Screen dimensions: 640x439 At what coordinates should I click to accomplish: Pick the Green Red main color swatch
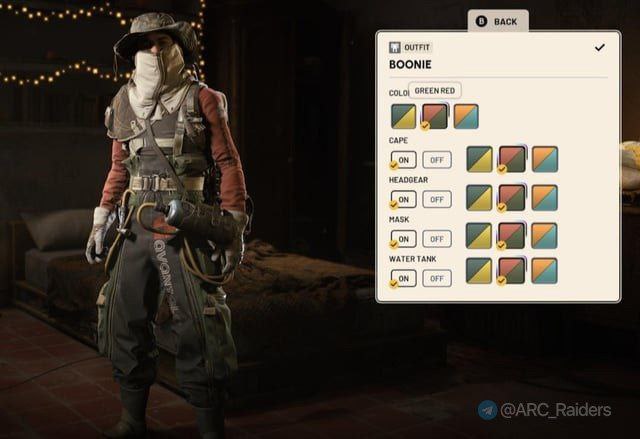(434, 117)
